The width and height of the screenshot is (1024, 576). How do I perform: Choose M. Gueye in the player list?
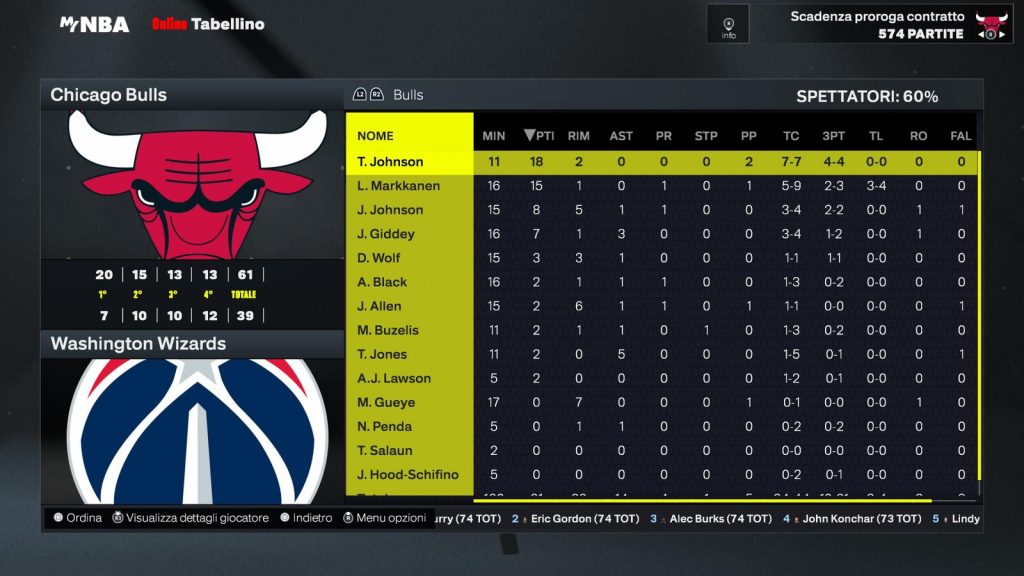pyautogui.click(x=386, y=402)
